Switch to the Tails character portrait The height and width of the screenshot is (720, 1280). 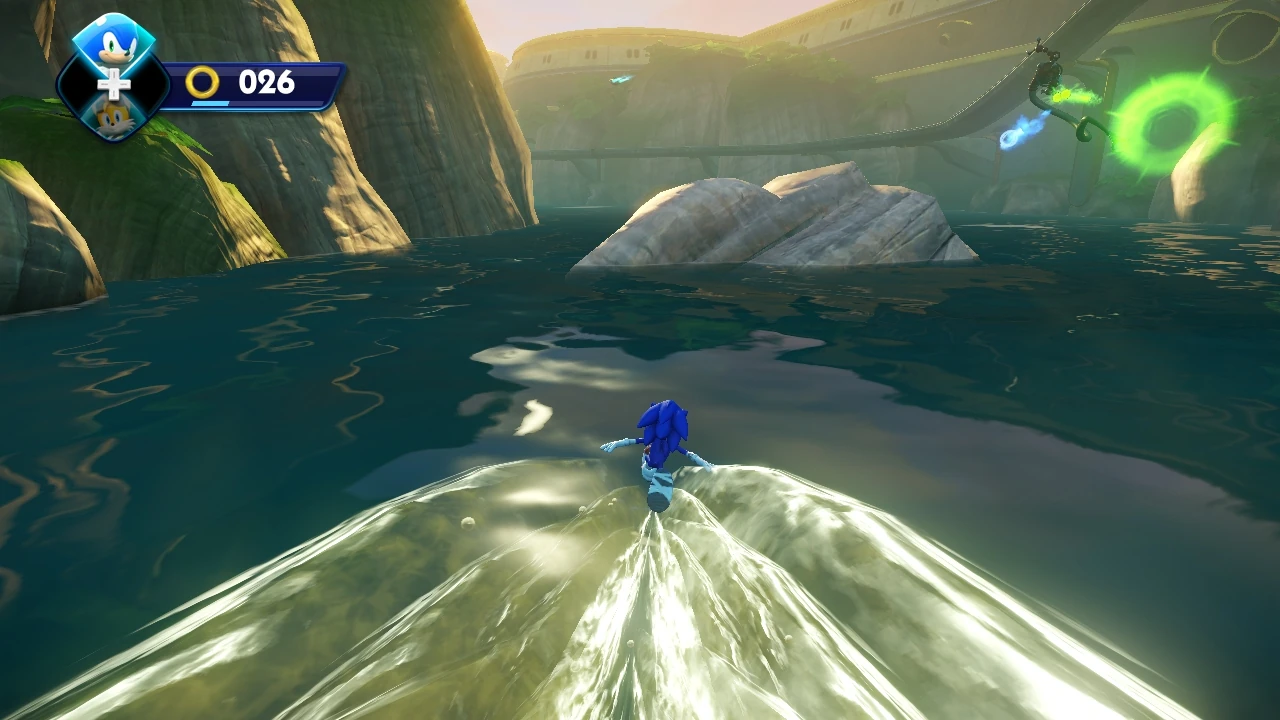[116, 115]
